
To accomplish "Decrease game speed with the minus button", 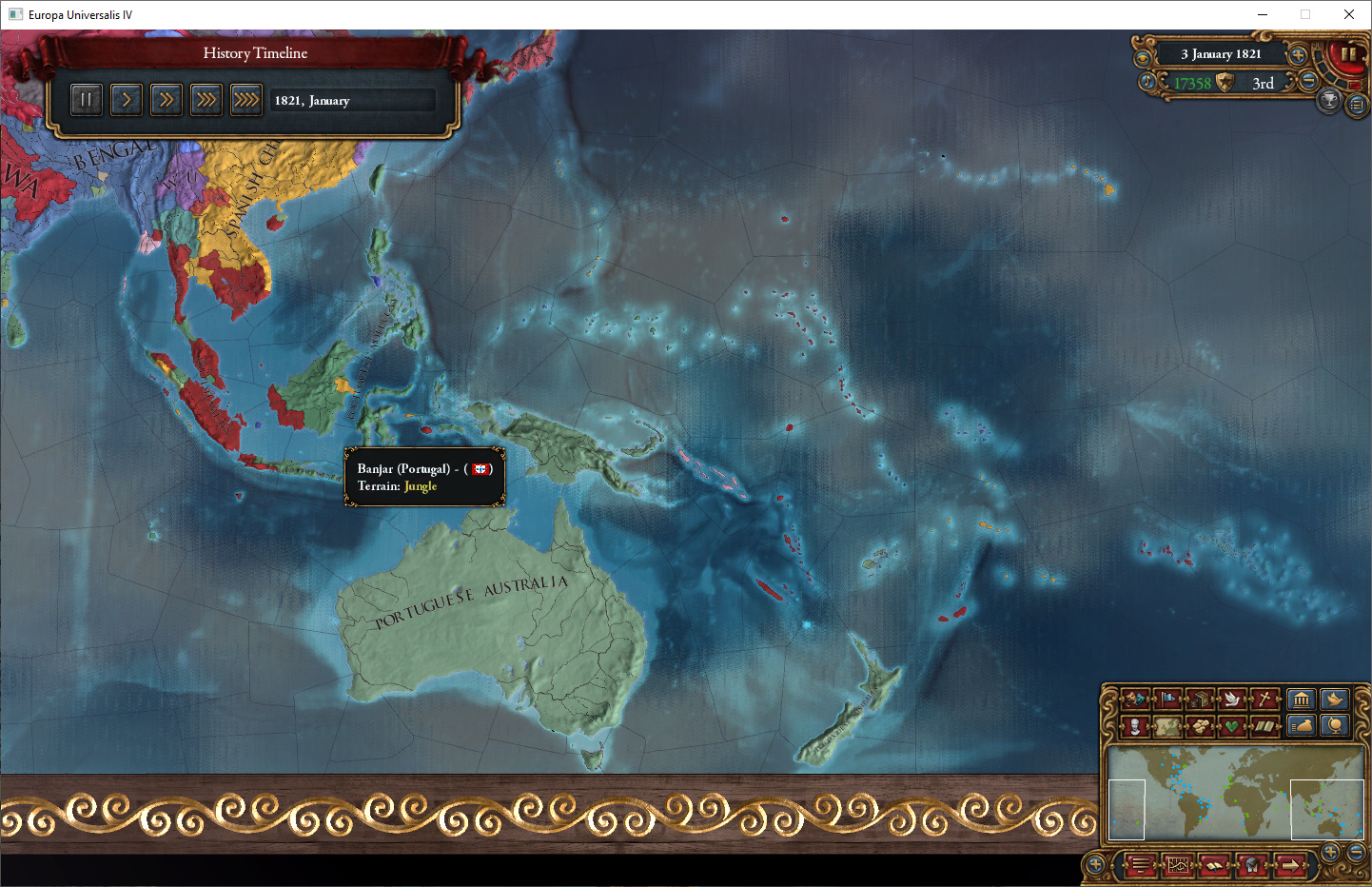I will click(x=1309, y=81).
